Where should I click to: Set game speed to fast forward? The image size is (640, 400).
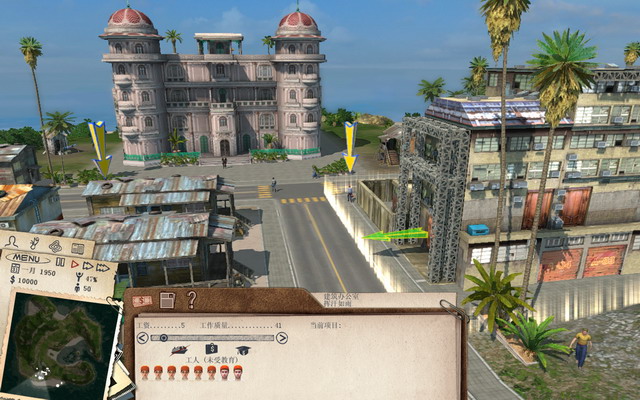coord(86,264)
